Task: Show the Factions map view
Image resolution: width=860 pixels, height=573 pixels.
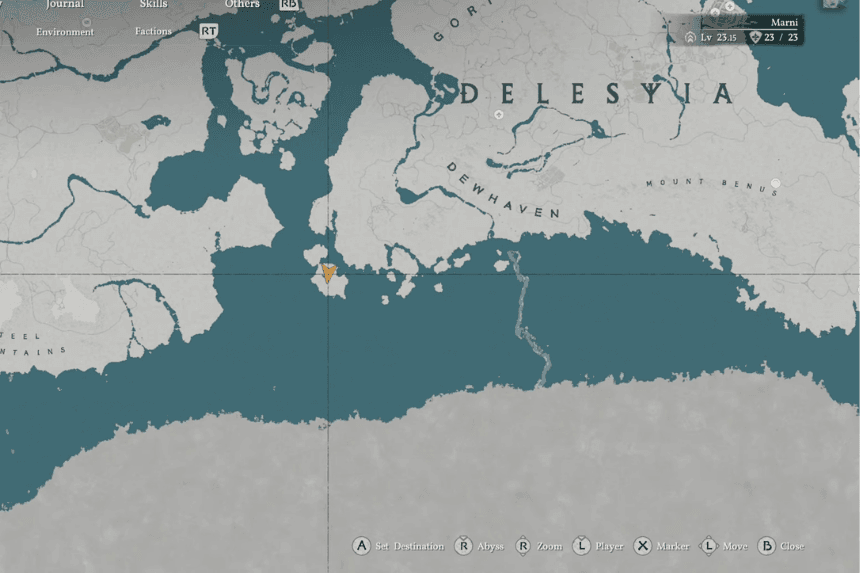Action: coord(153,32)
